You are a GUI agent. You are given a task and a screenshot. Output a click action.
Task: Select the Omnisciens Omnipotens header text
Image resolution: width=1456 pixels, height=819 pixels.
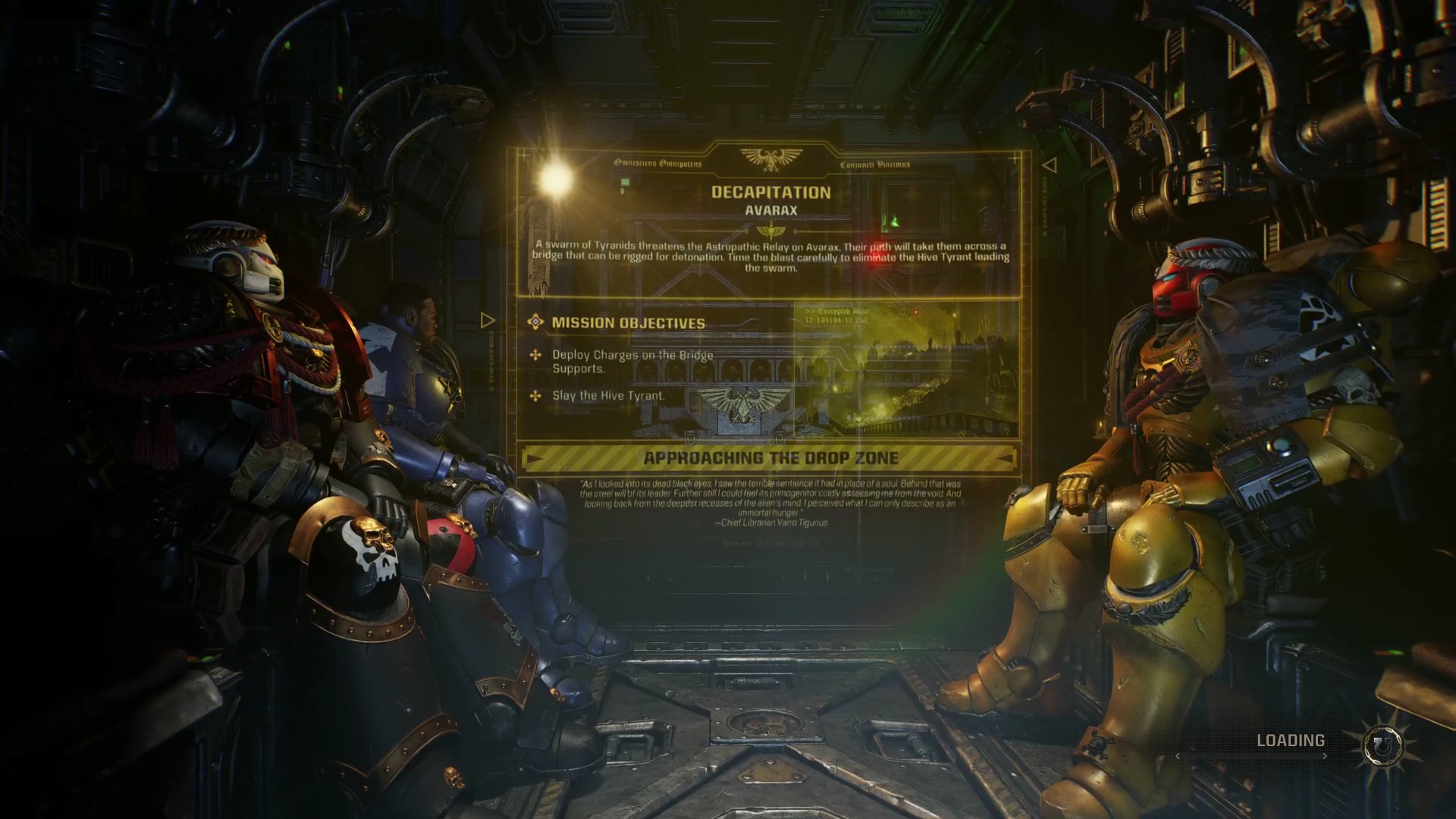[657, 164]
